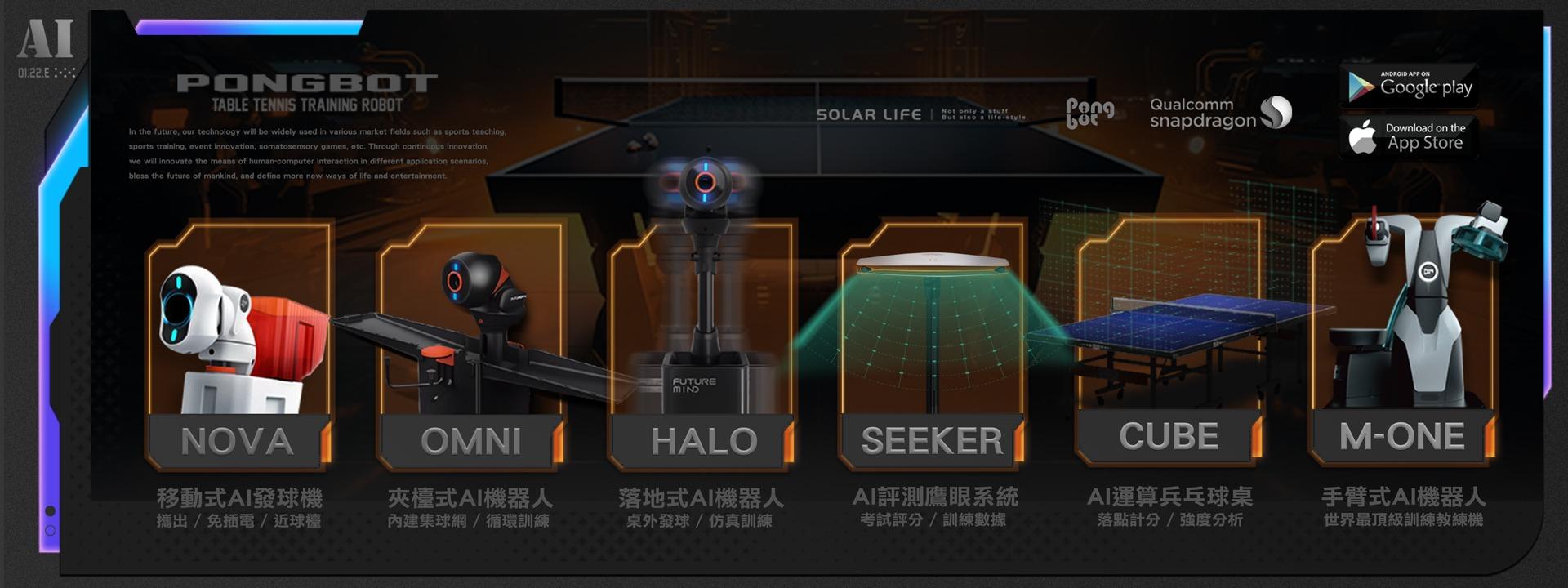Open the Qualcomm Snapdragon logo link
Screen dimensions: 1568x588
[x=1220, y=113]
